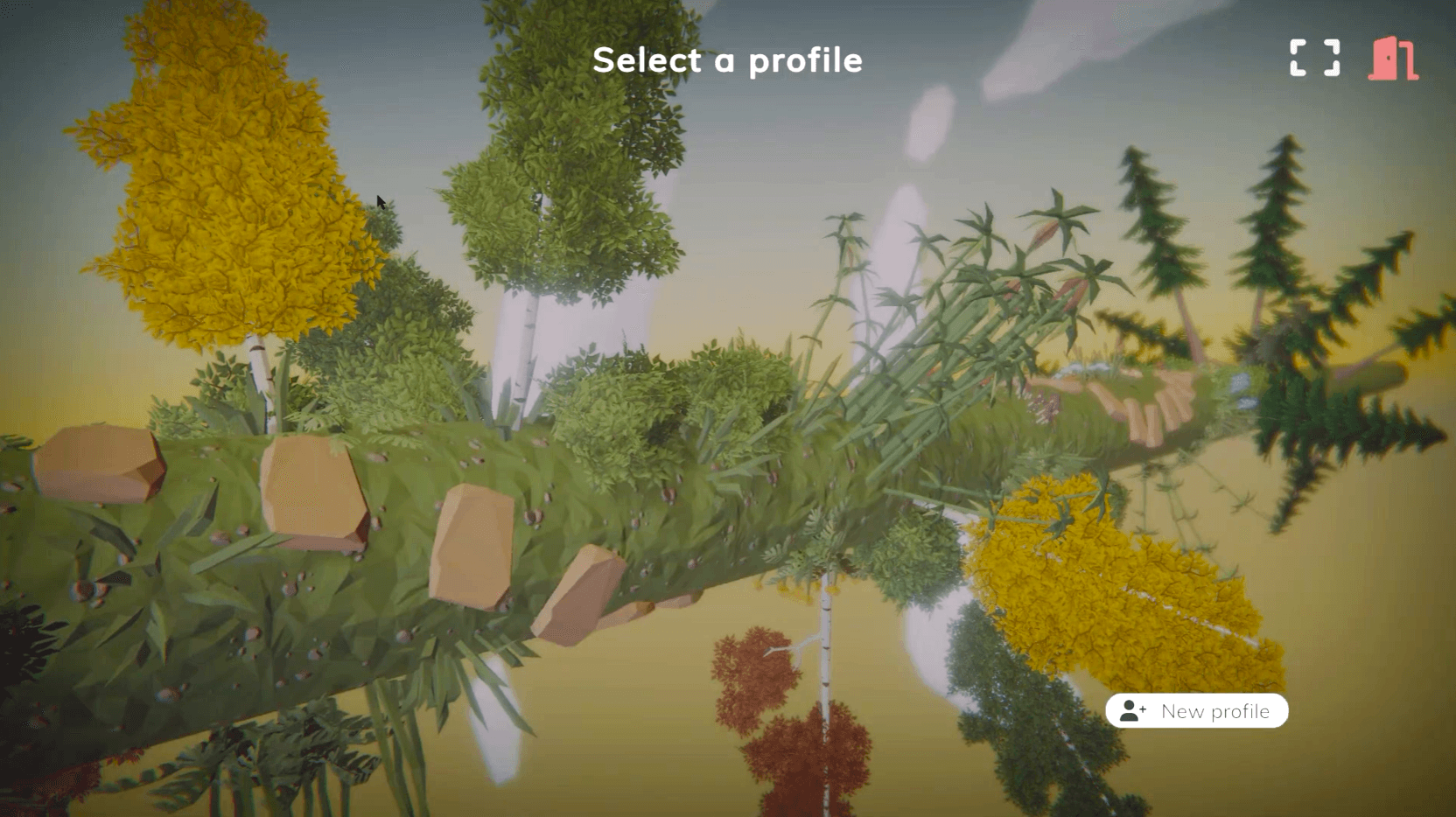Create a New profile
1456x817 pixels.
[1197, 711]
